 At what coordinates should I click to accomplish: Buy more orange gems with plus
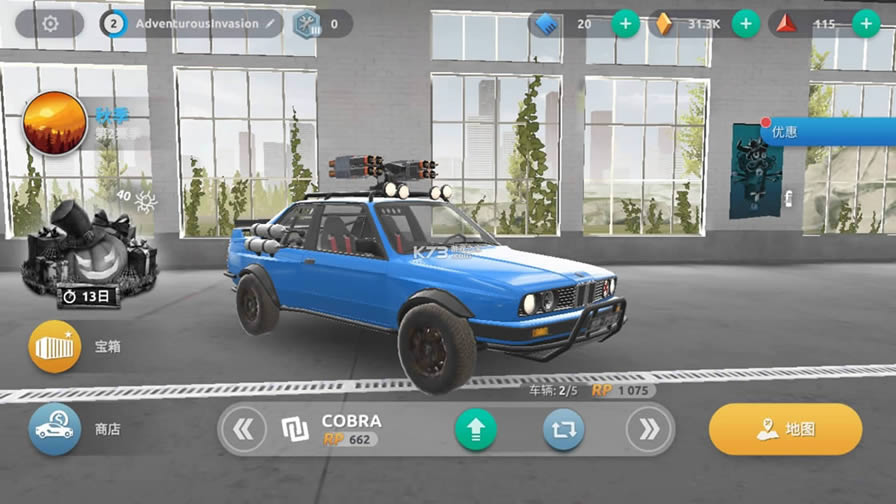pyautogui.click(x=745, y=23)
